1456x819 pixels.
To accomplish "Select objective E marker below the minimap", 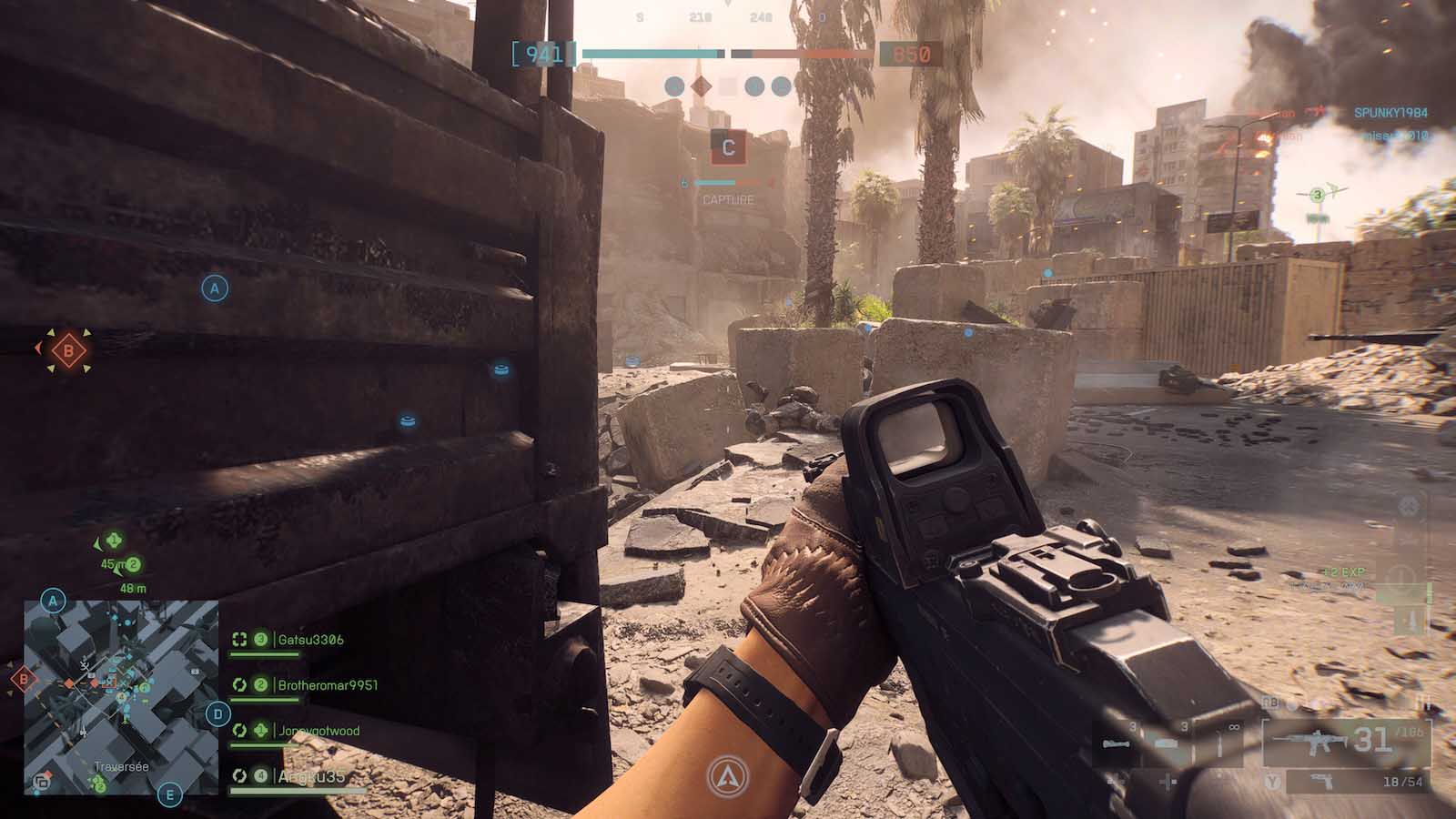I will 169,796.
